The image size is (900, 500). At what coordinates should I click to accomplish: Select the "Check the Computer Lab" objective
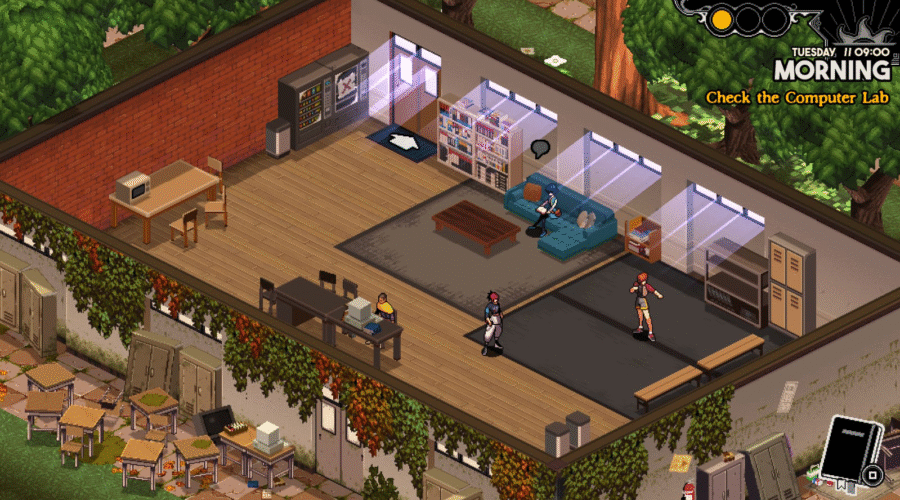798,98
